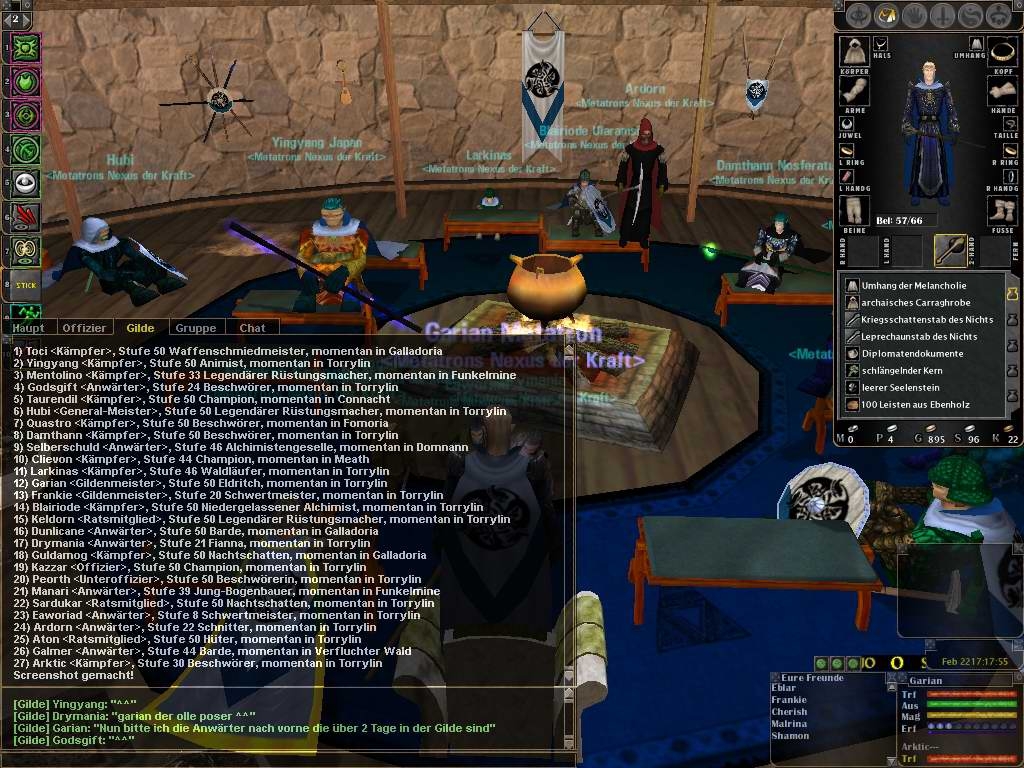The image size is (1024, 768).
Task: Choose Malrina from Eure Freunde list
Action: click(789, 723)
